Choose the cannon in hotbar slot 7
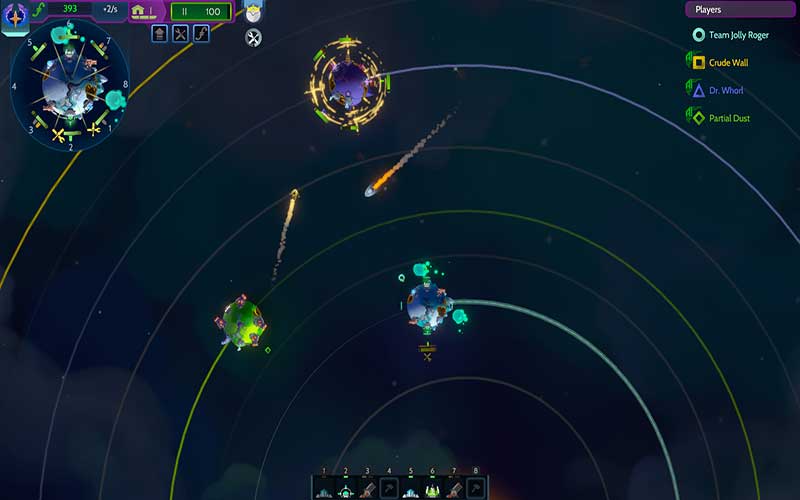800x500 pixels. coord(455,489)
